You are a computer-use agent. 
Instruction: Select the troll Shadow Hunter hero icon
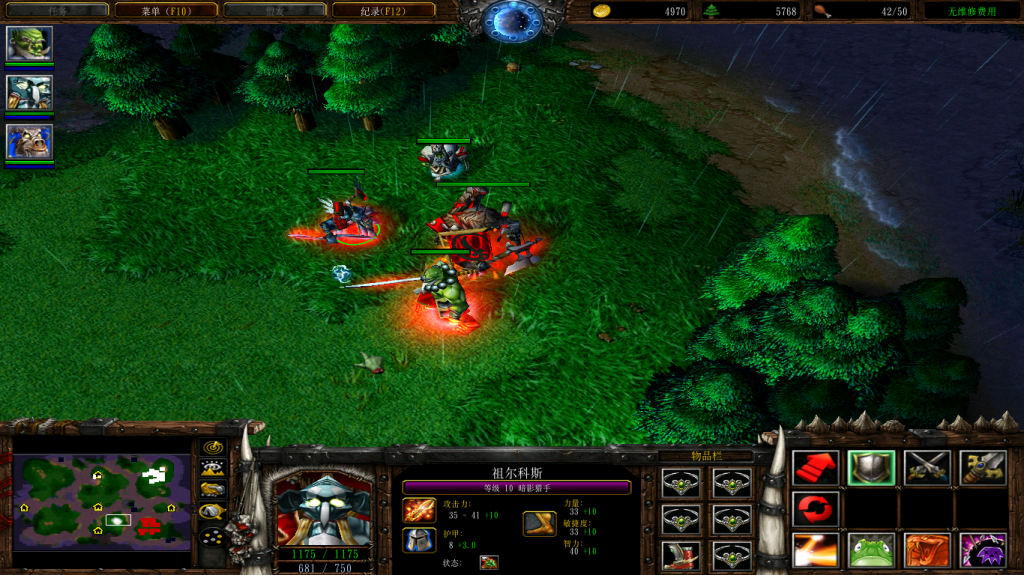(29, 92)
